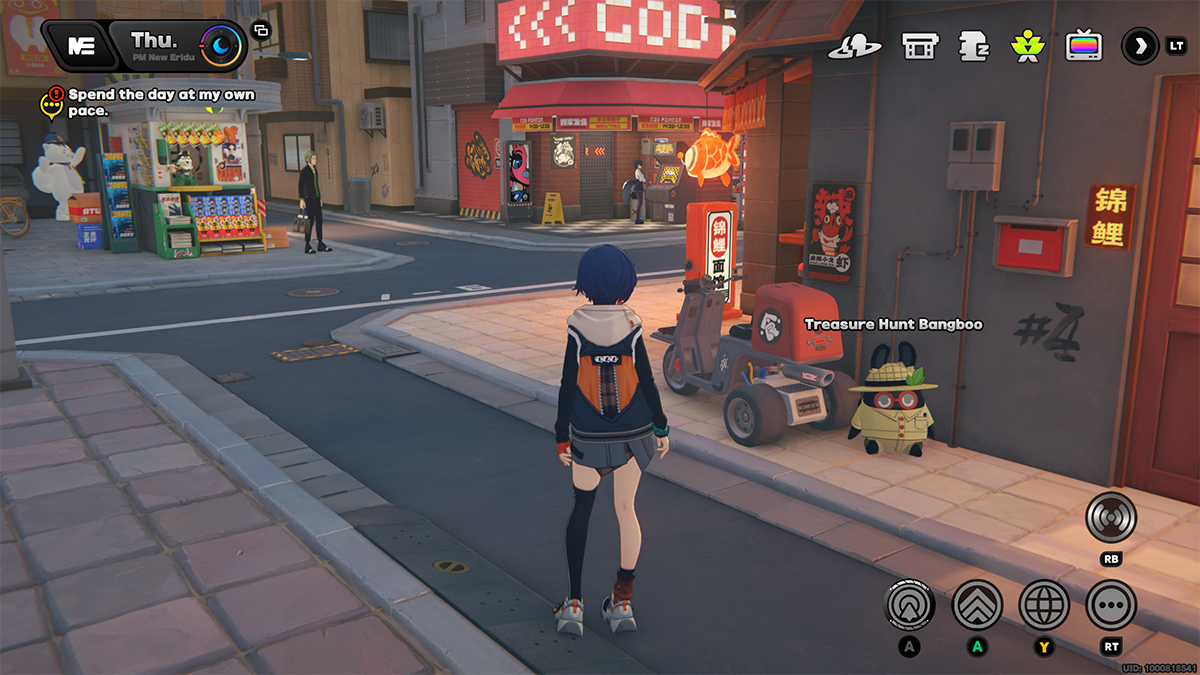Open the globe map button

pyautogui.click(x=1044, y=604)
